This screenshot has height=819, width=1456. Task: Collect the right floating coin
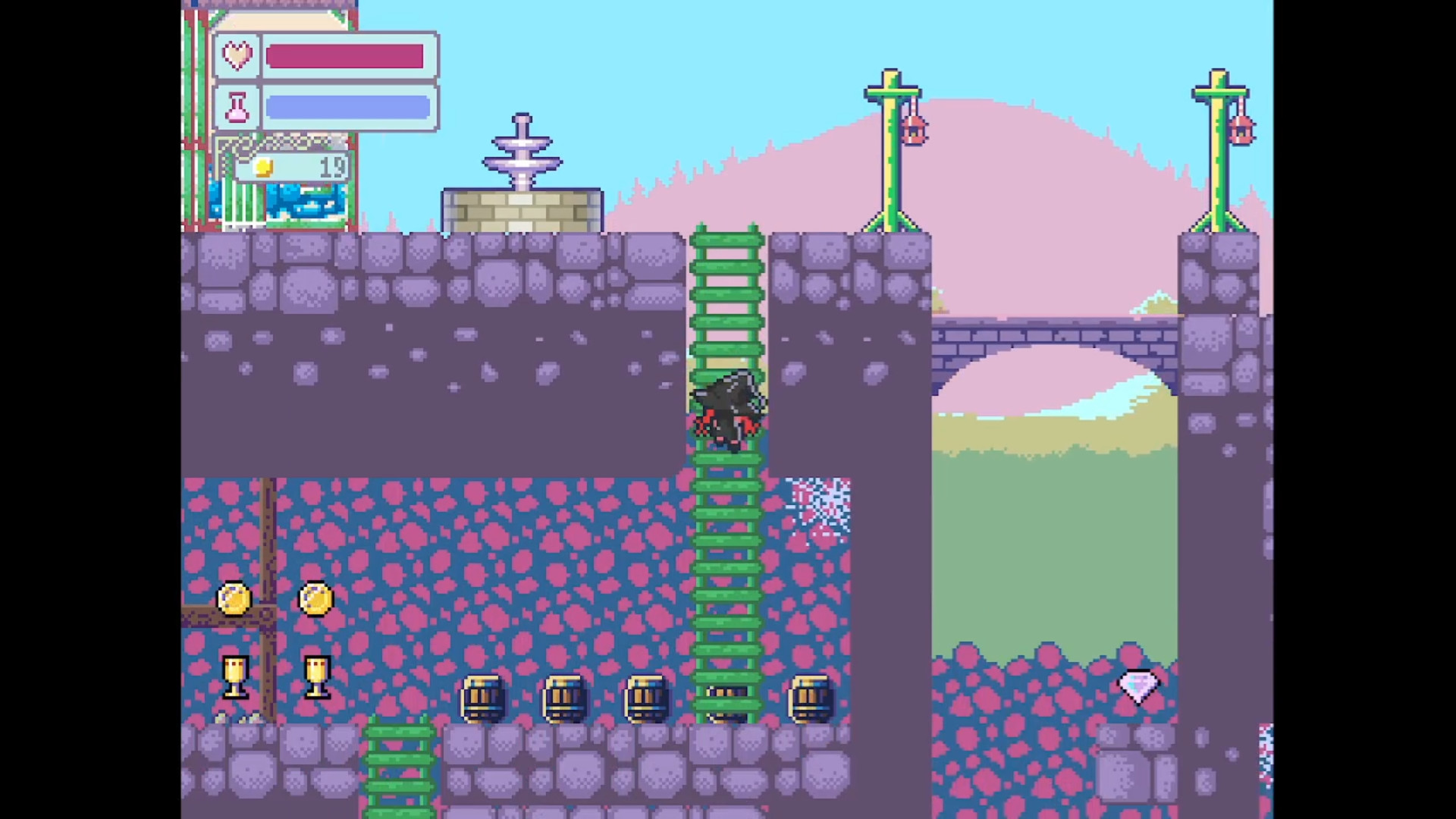[x=315, y=599]
